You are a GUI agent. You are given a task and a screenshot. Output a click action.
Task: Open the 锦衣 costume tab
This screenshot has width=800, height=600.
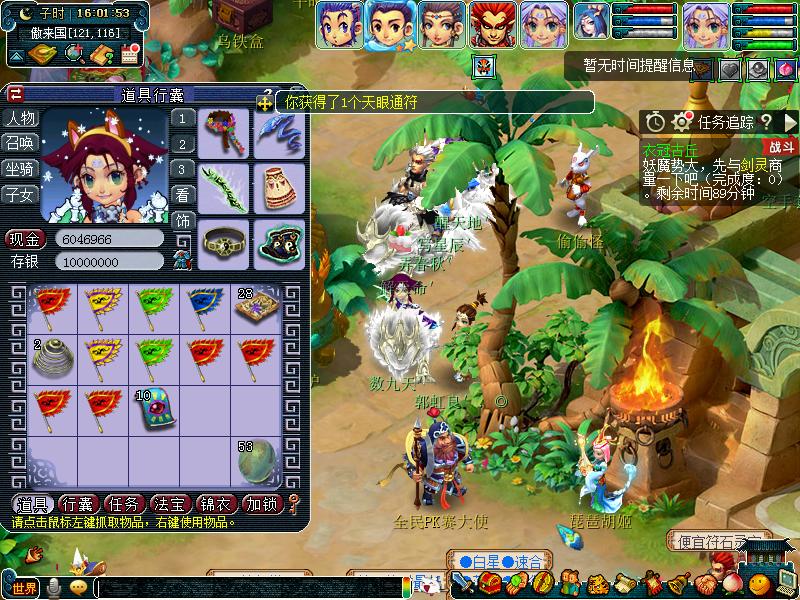pos(216,504)
